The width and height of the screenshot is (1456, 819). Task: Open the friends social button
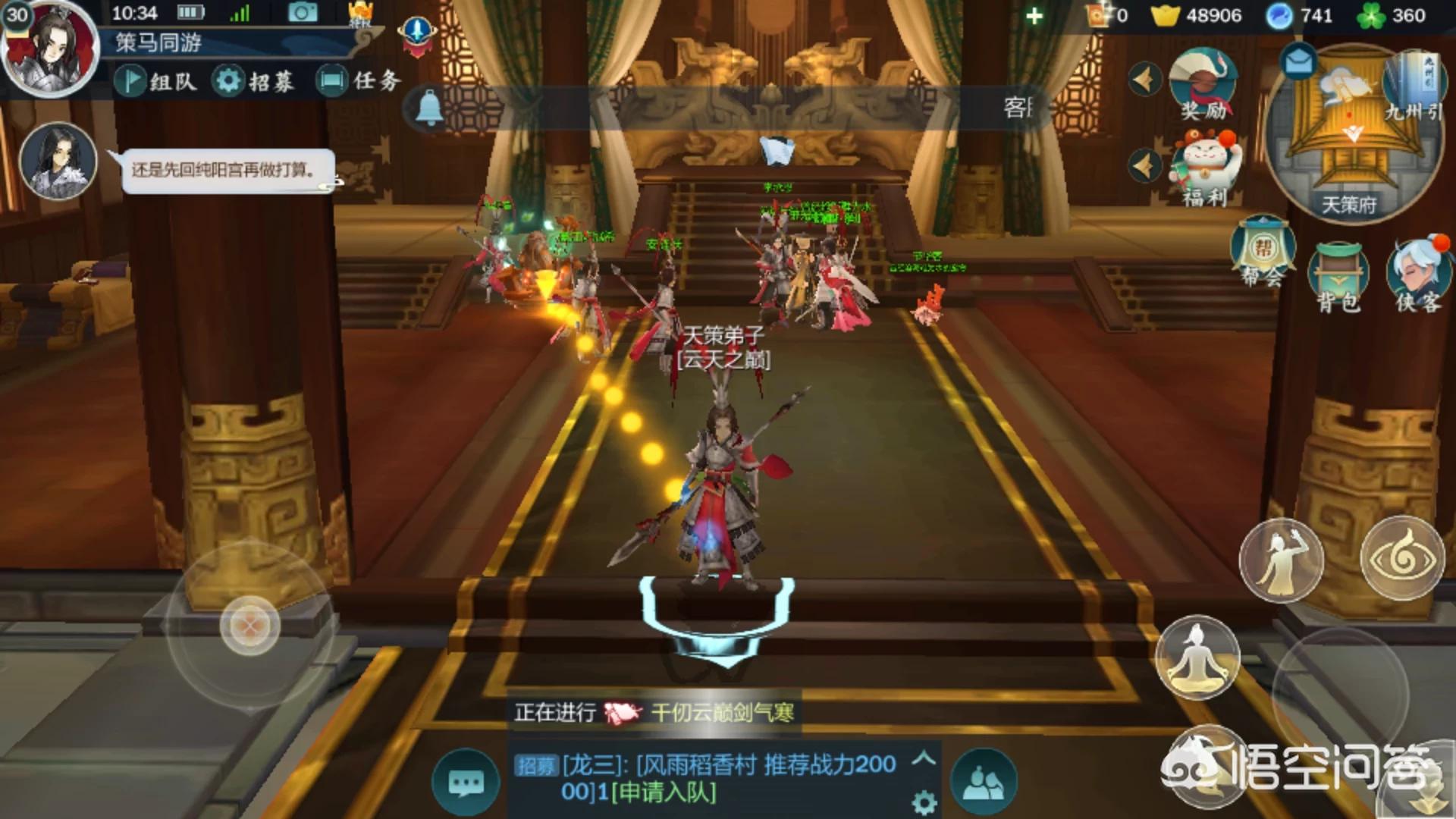tap(984, 783)
